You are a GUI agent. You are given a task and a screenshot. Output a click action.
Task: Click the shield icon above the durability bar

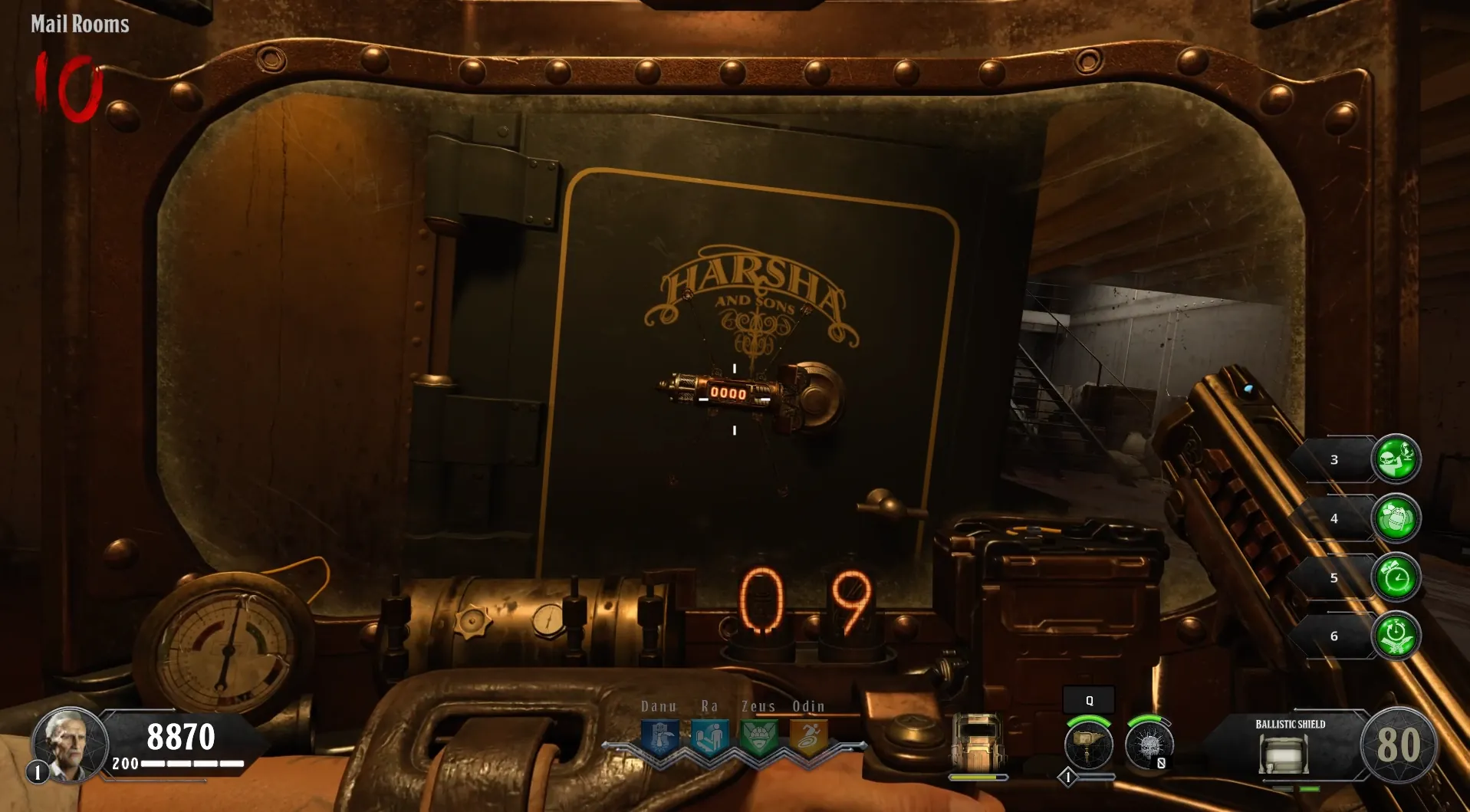[x=977, y=742]
